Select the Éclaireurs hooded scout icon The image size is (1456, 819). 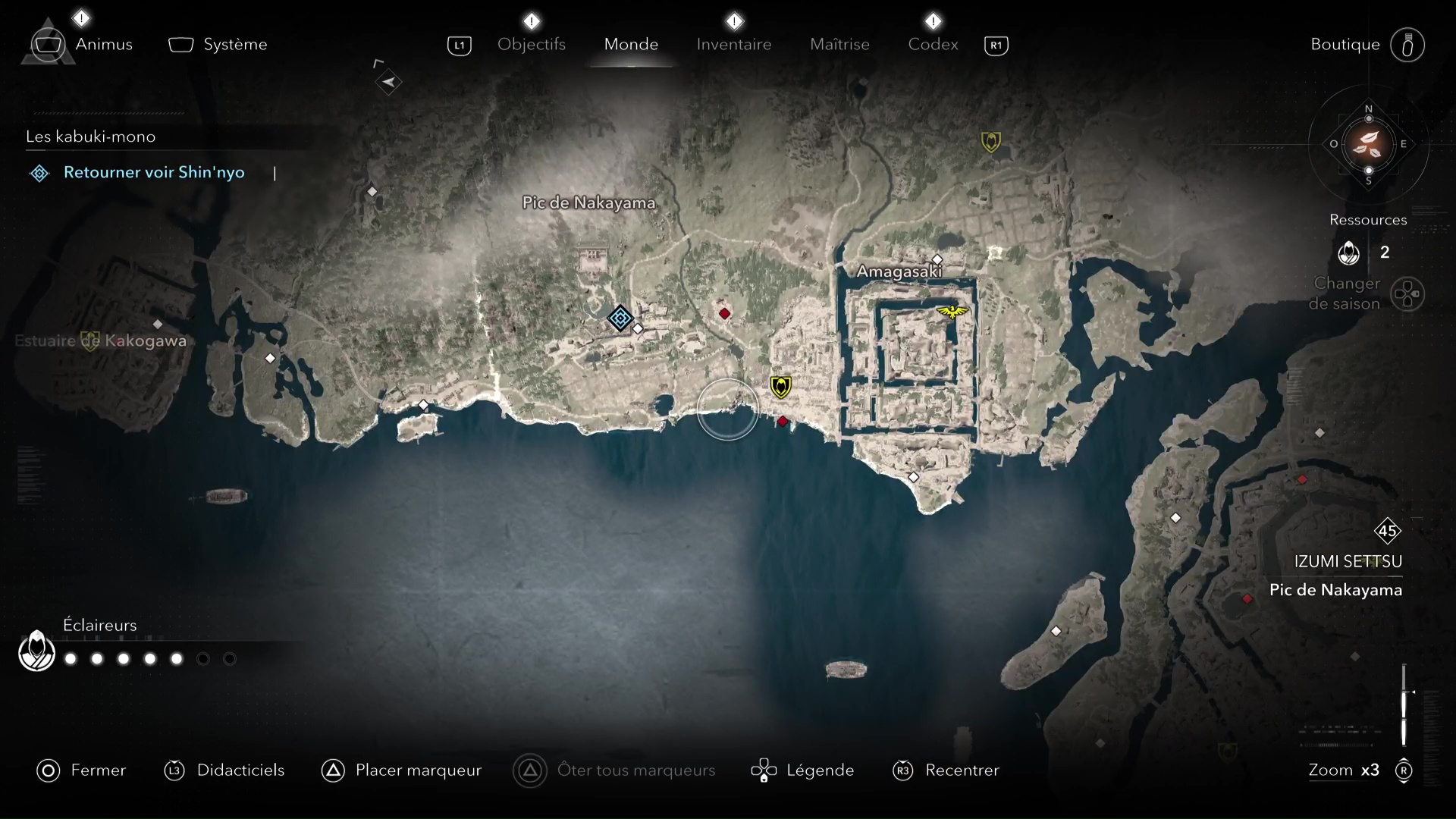[35, 651]
